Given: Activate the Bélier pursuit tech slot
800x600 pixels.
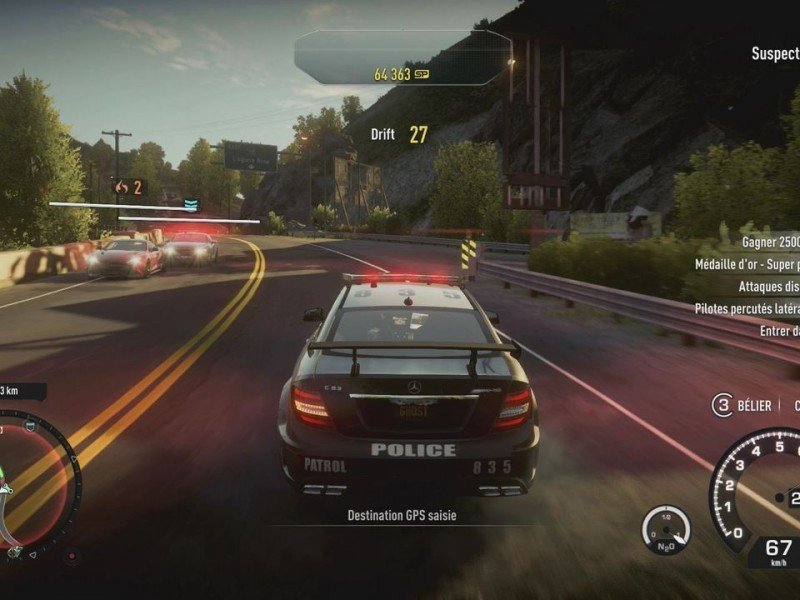Looking at the screenshot, I should click(x=722, y=405).
